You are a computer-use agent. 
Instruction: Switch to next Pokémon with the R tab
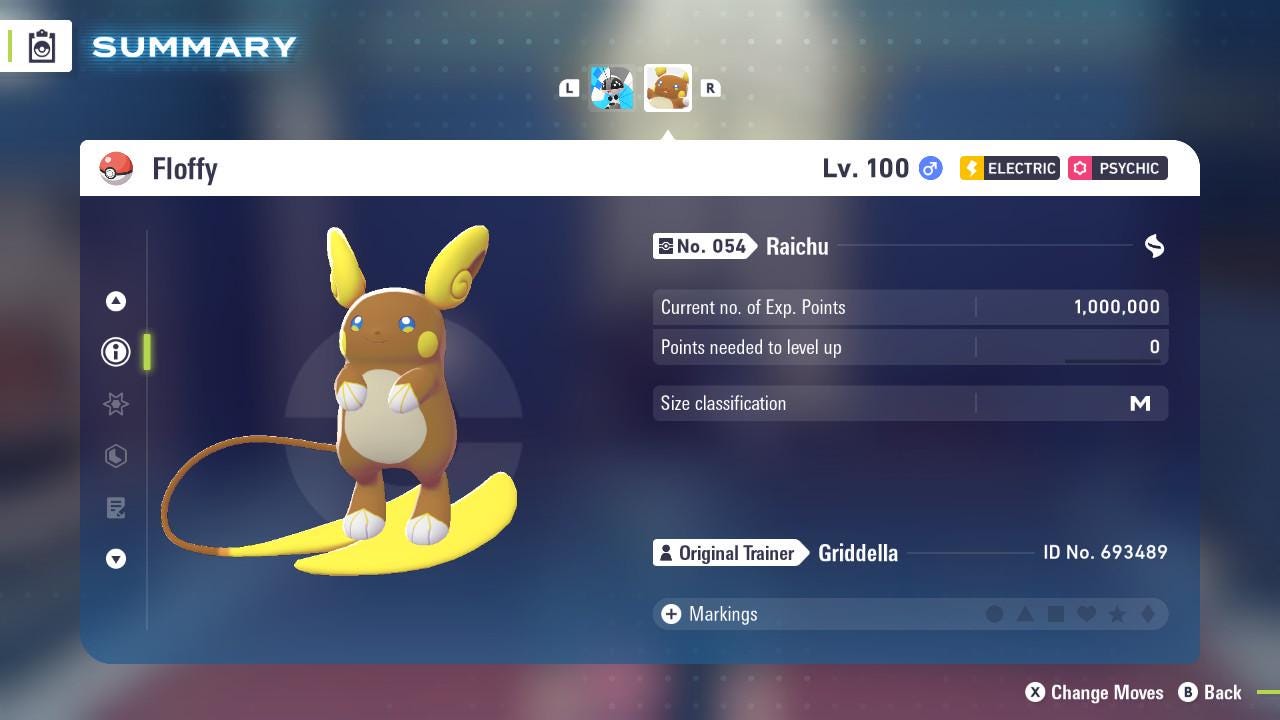[711, 88]
